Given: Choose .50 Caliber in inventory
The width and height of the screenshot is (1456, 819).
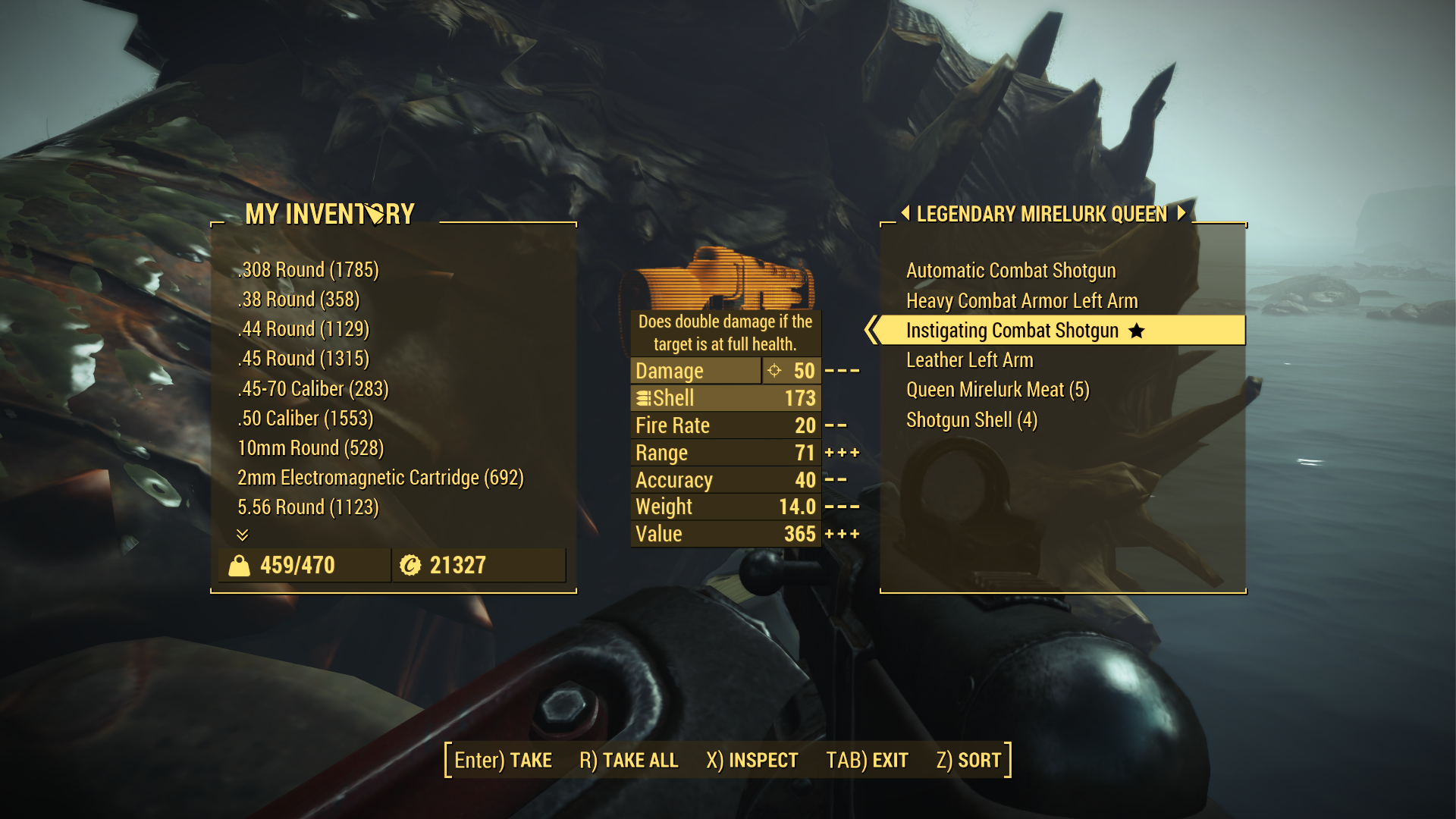Looking at the screenshot, I should pos(306,419).
